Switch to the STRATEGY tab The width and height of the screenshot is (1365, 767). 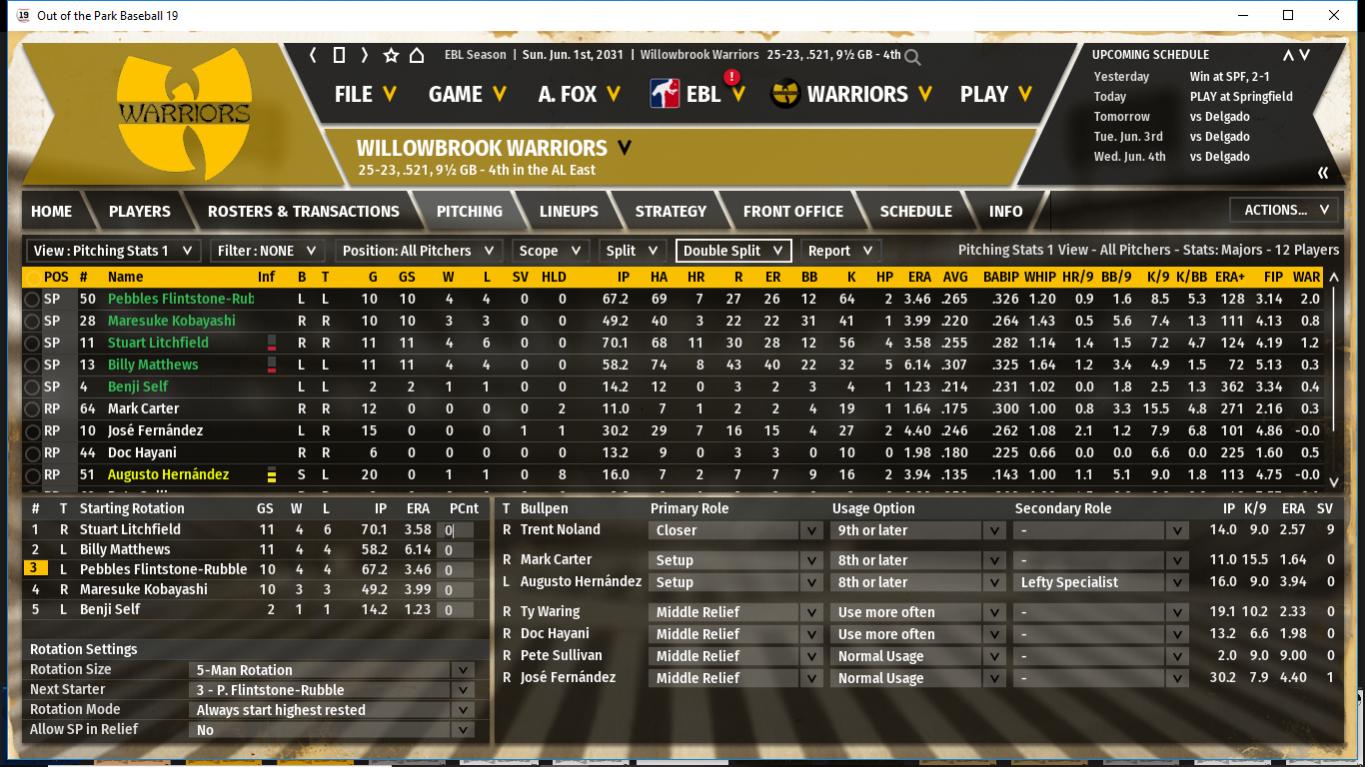pyautogui.click(x=670, y=211)
